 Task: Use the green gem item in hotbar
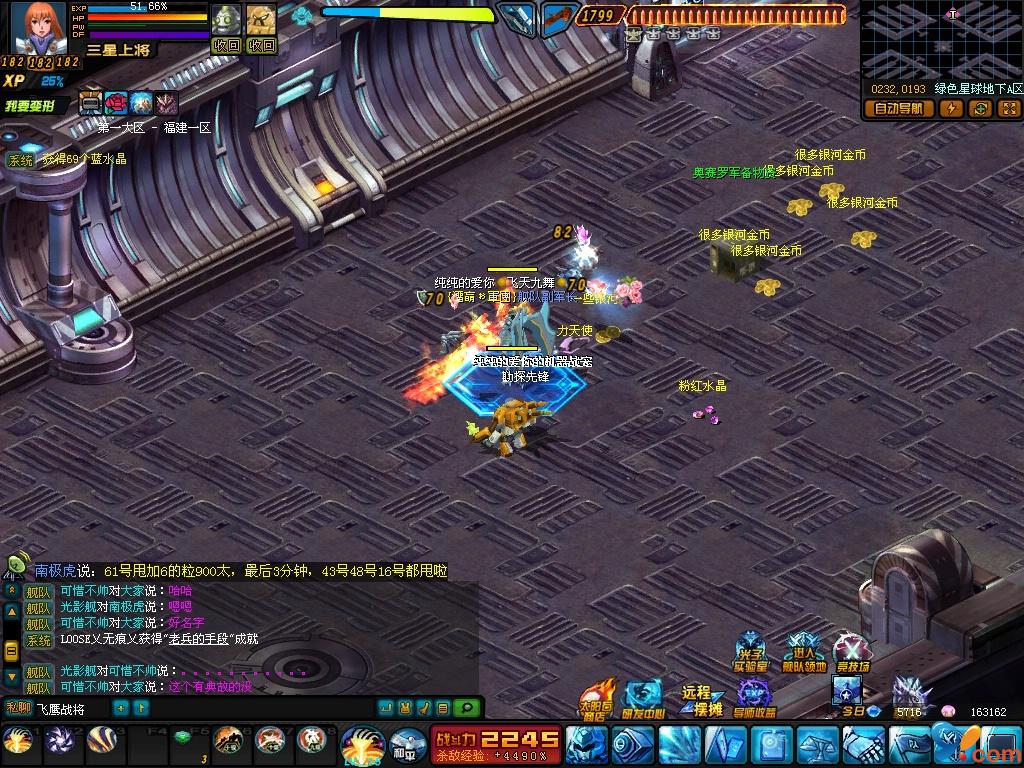pos(181,740)
